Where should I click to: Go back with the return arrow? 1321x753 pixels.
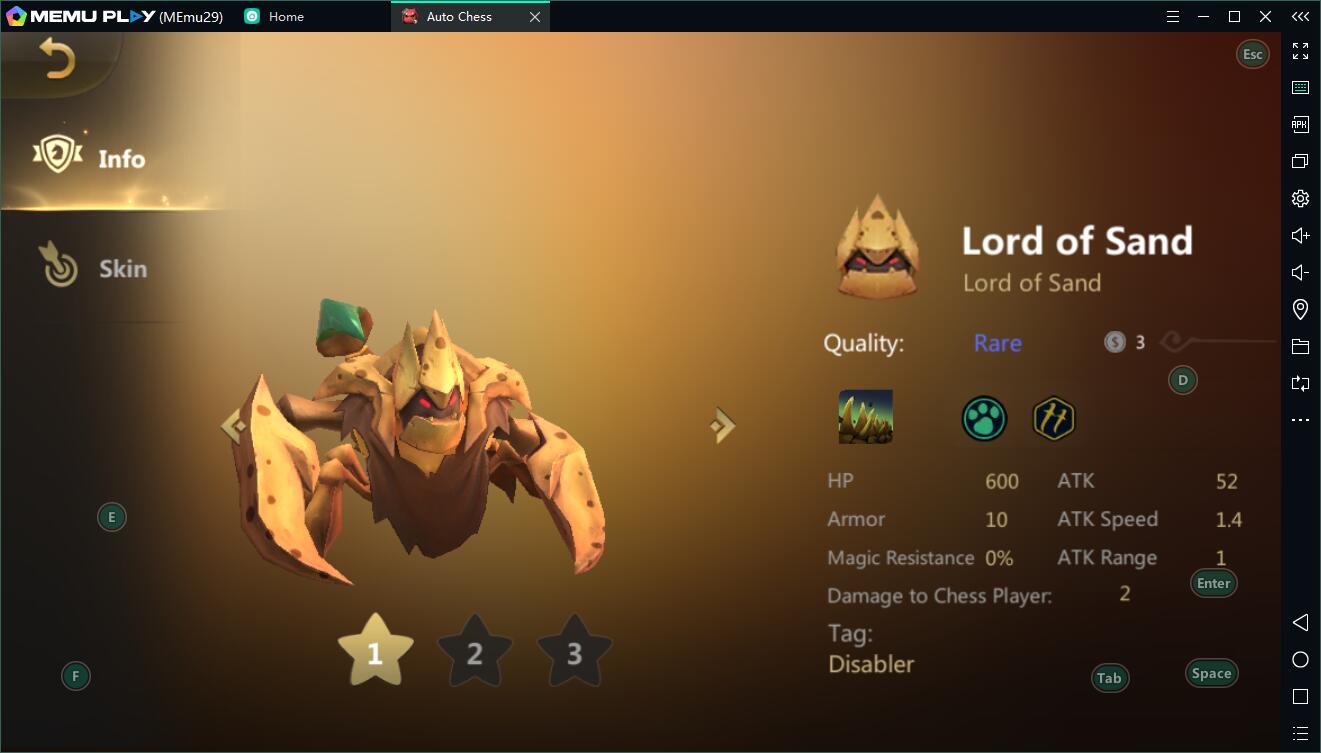(x=57, y=59)
